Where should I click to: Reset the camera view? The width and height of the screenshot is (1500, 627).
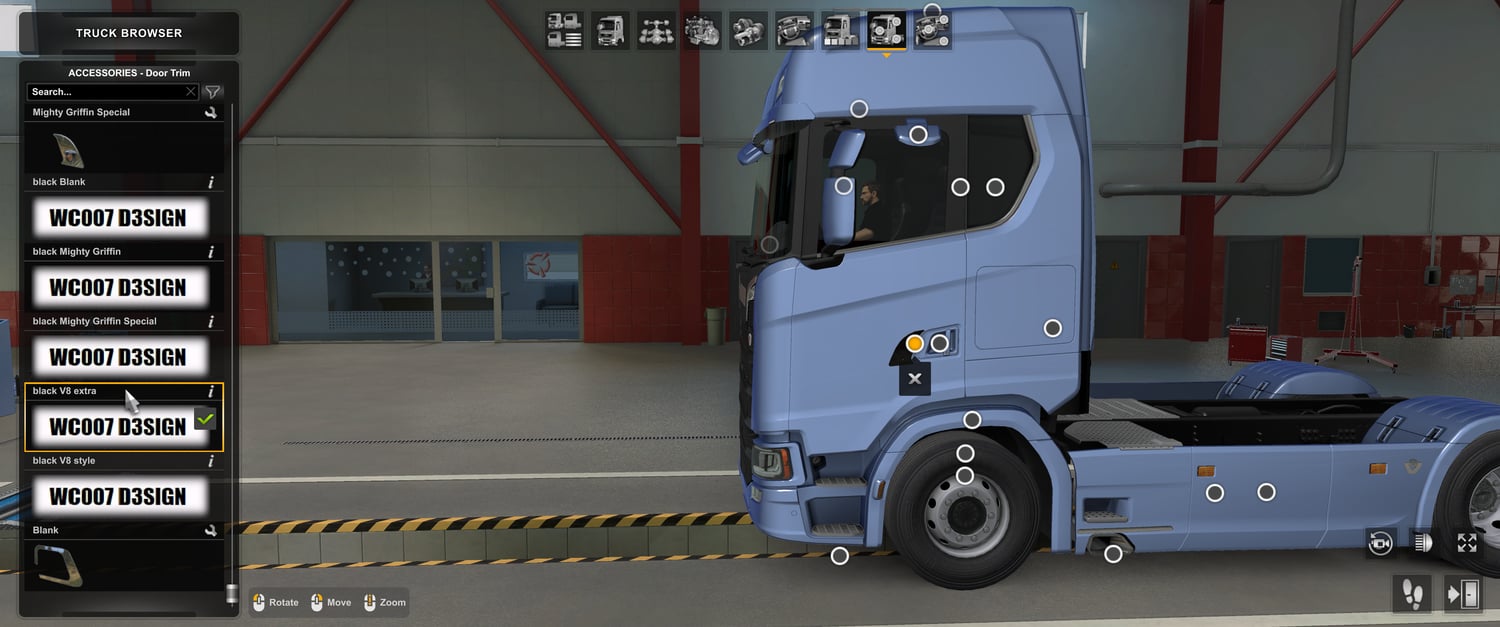pos(1381,543)
